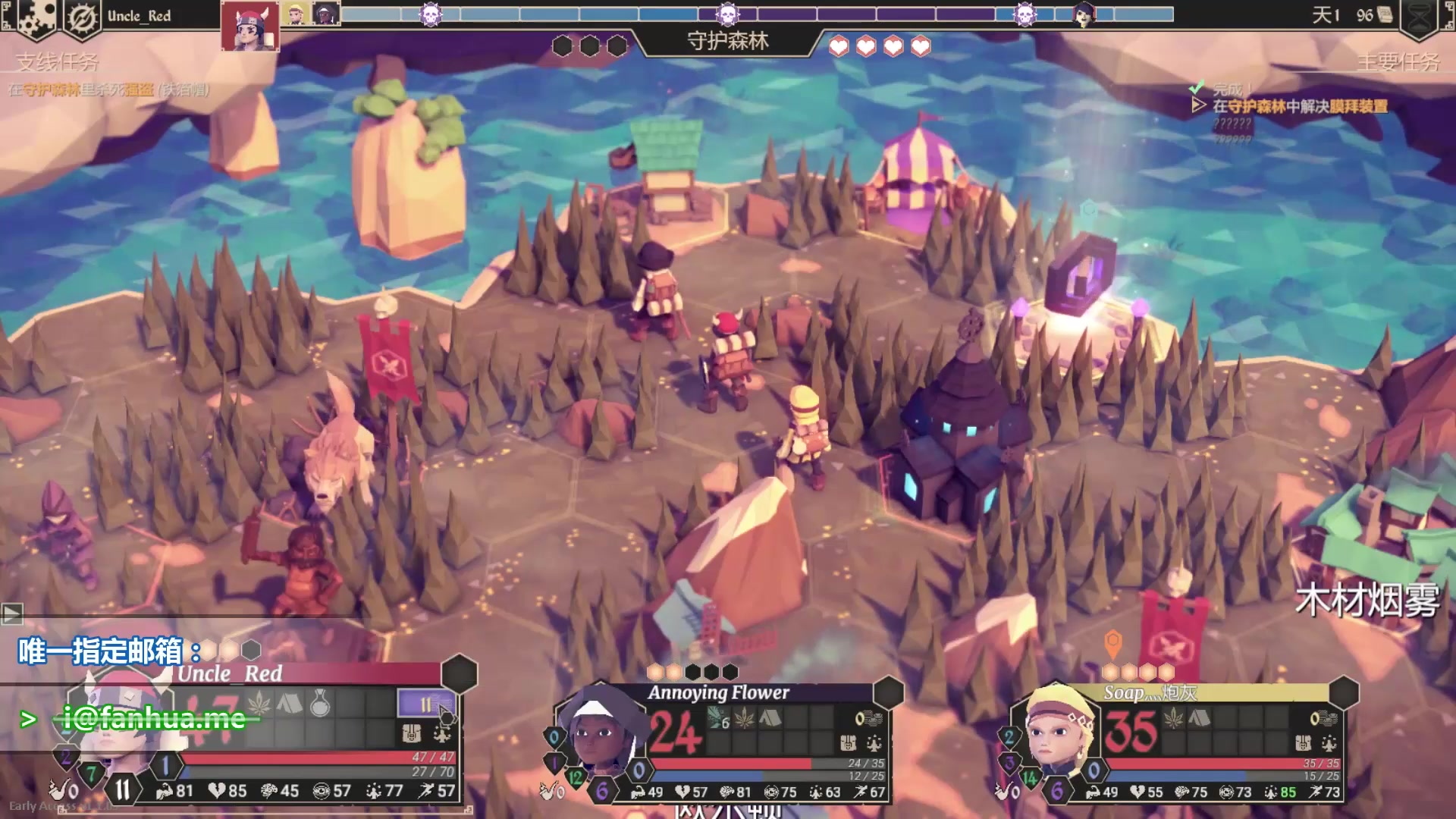1456x819 pixels.
Task: Click the skull event marker on purple timeline
Action: click(727, 14)
